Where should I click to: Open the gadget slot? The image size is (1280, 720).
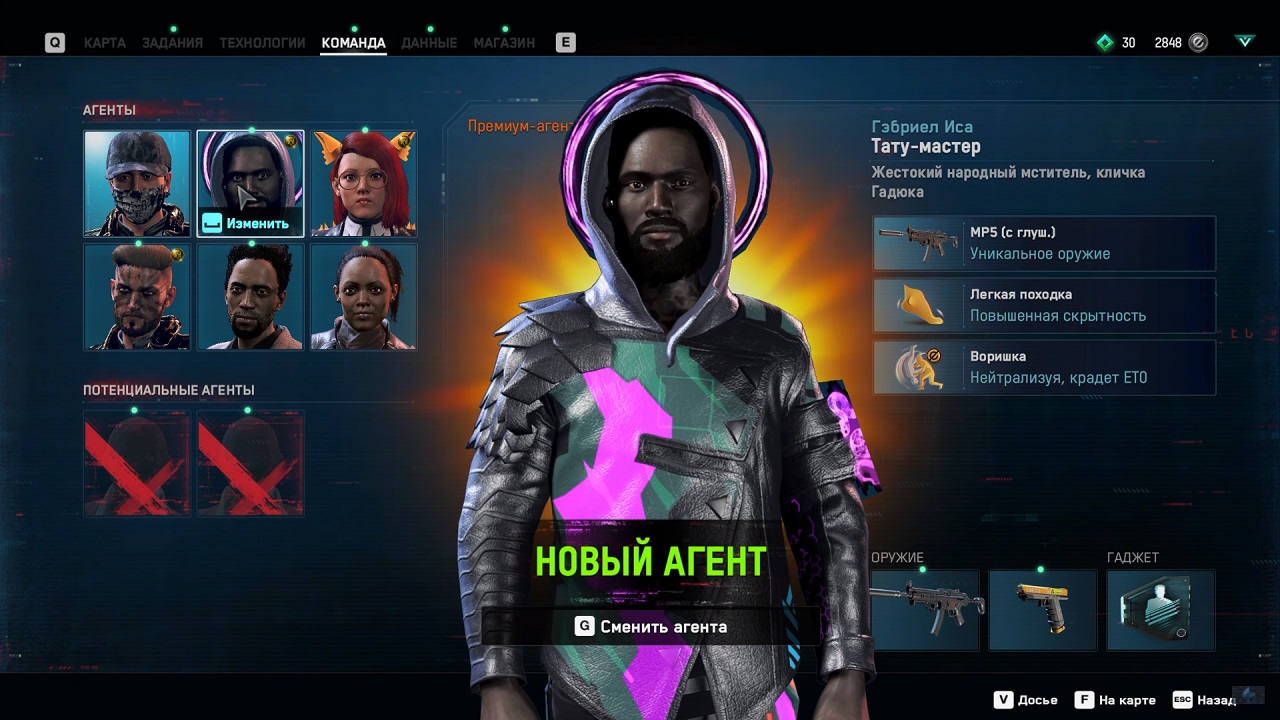(x=1161, y=610)
